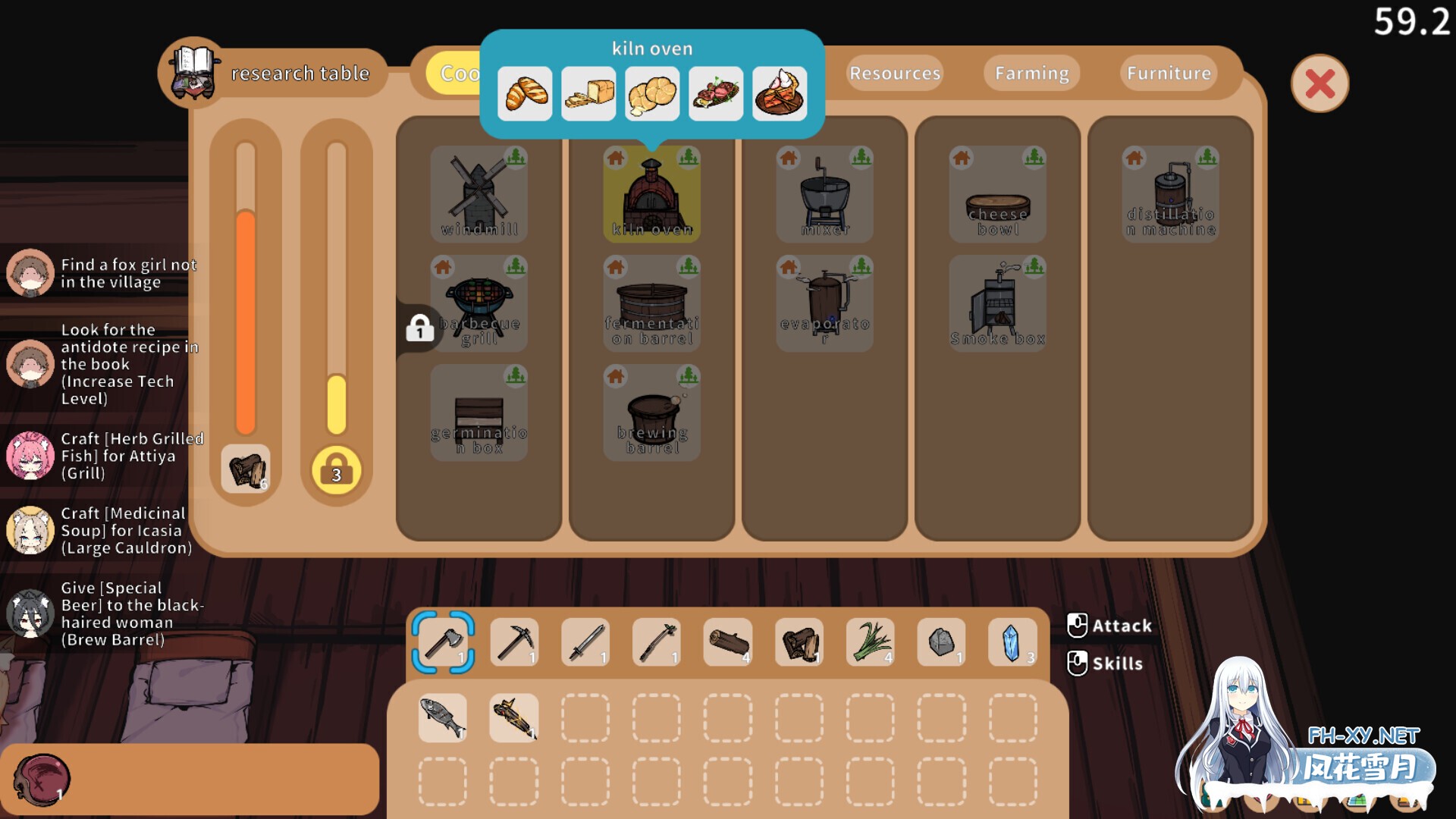1456x819 pixels.
Task: Choose the windmill research item
Action: point(479,194)
